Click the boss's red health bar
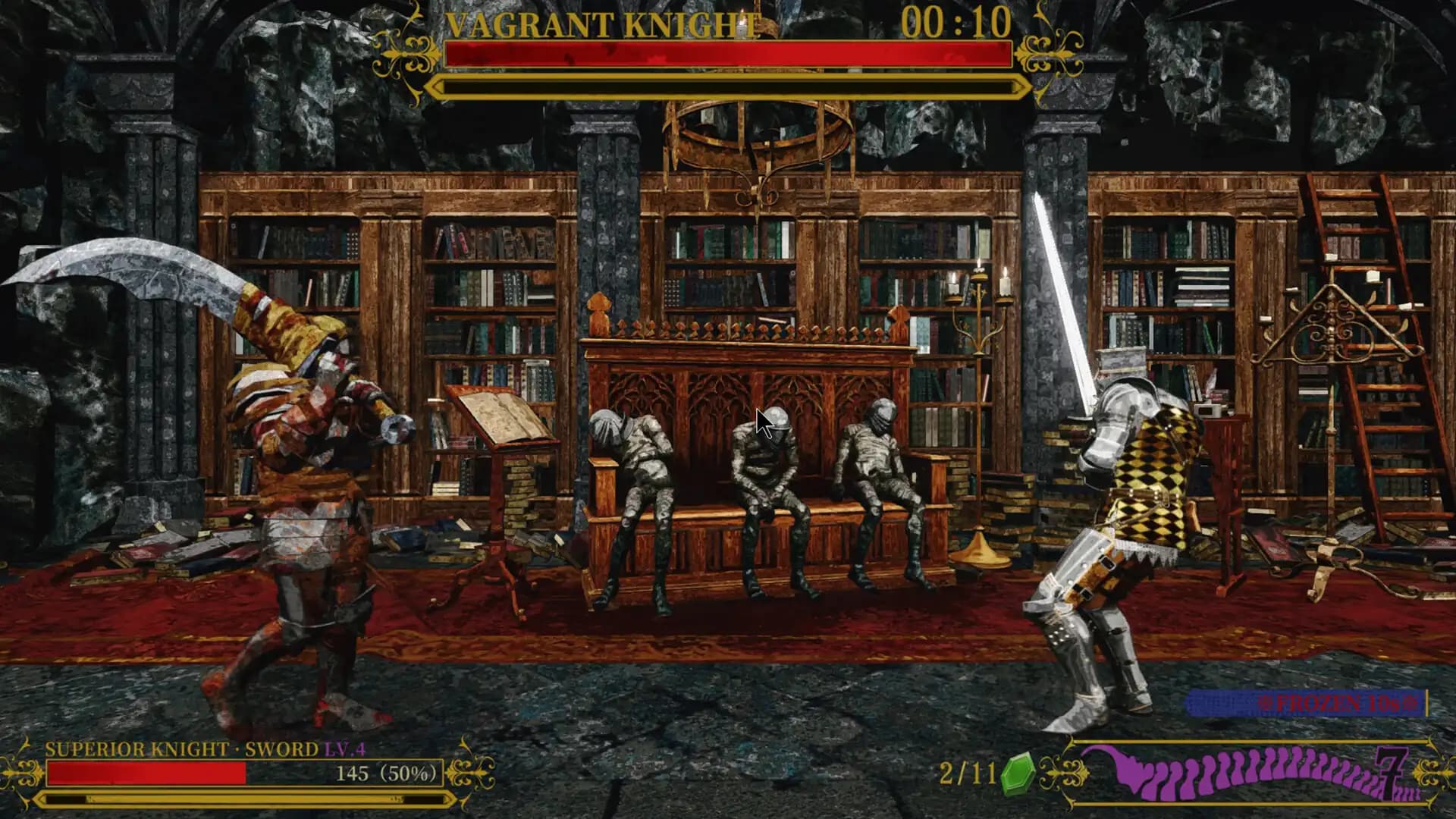 point(726,53)
